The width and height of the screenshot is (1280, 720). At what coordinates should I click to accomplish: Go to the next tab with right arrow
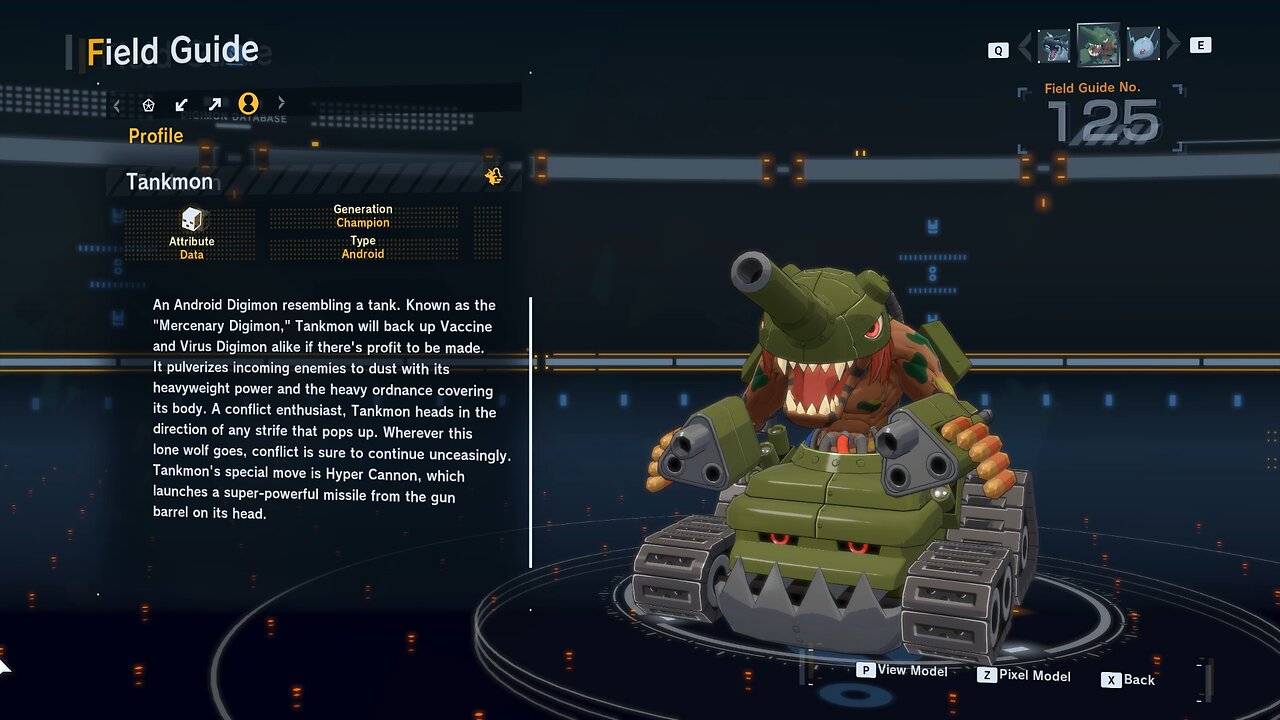pos(281,103)
